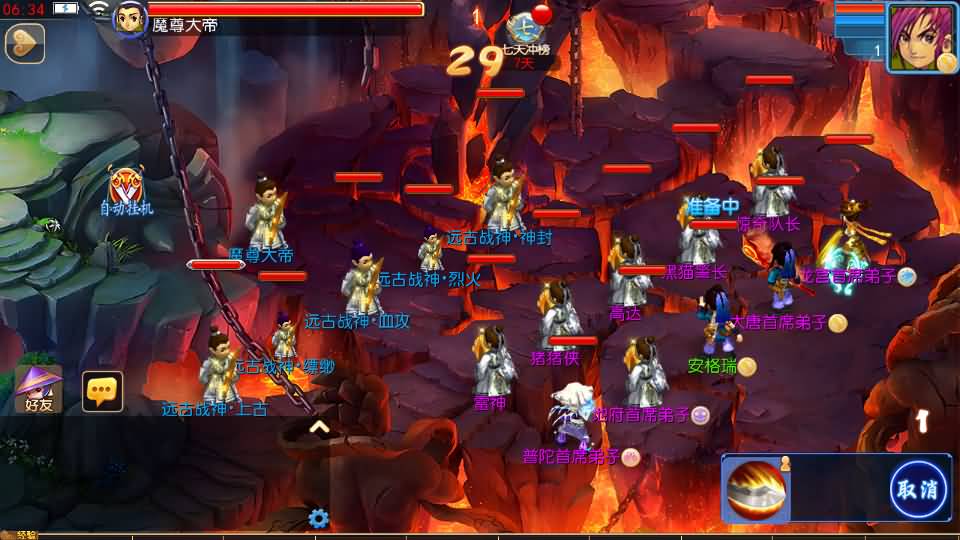Expand the chat panel with the up arrow
The width and height of the screenshot is (960, 540).
(x=319, y=427)
